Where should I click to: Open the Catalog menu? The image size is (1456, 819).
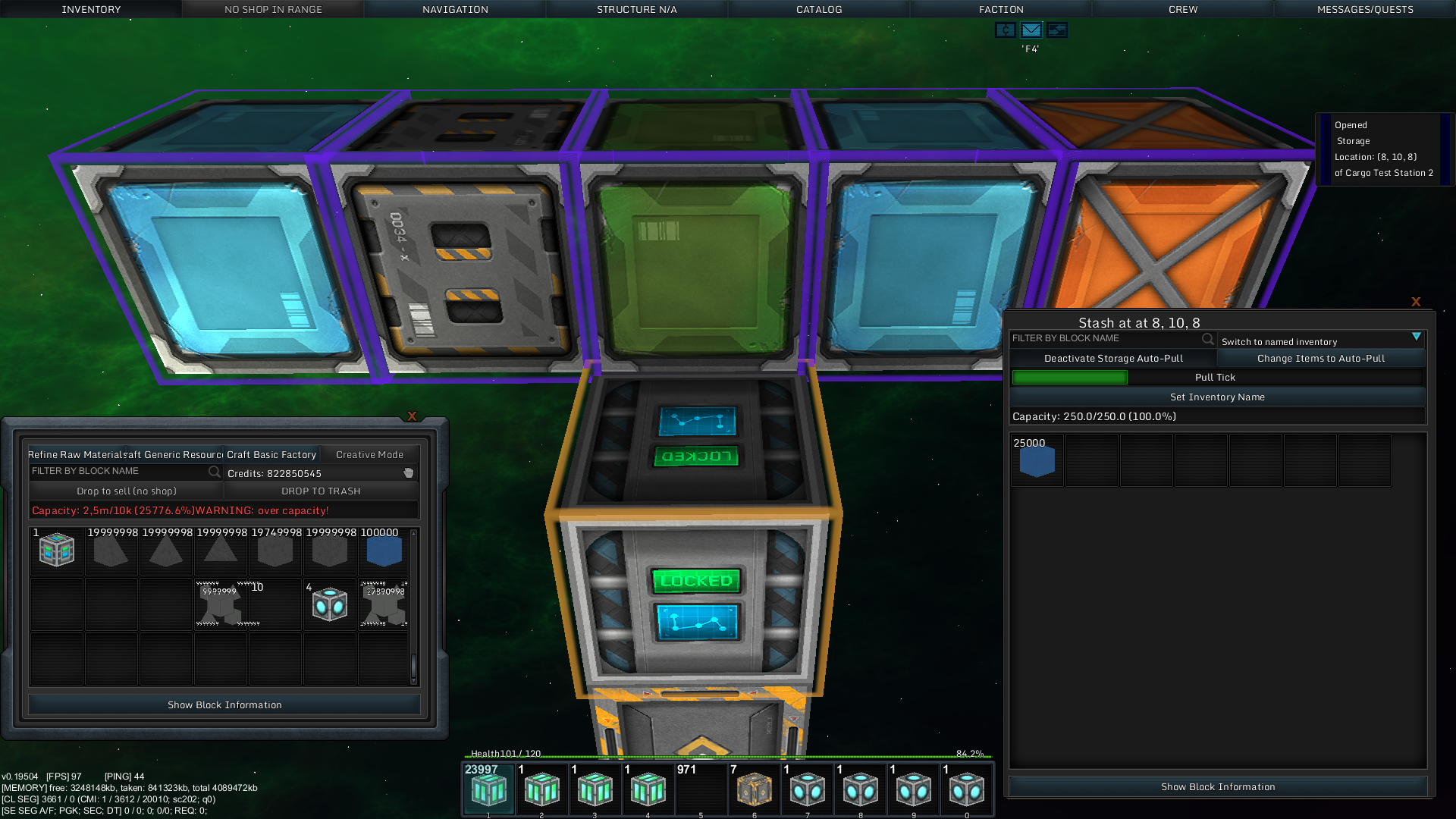(819, 9)
